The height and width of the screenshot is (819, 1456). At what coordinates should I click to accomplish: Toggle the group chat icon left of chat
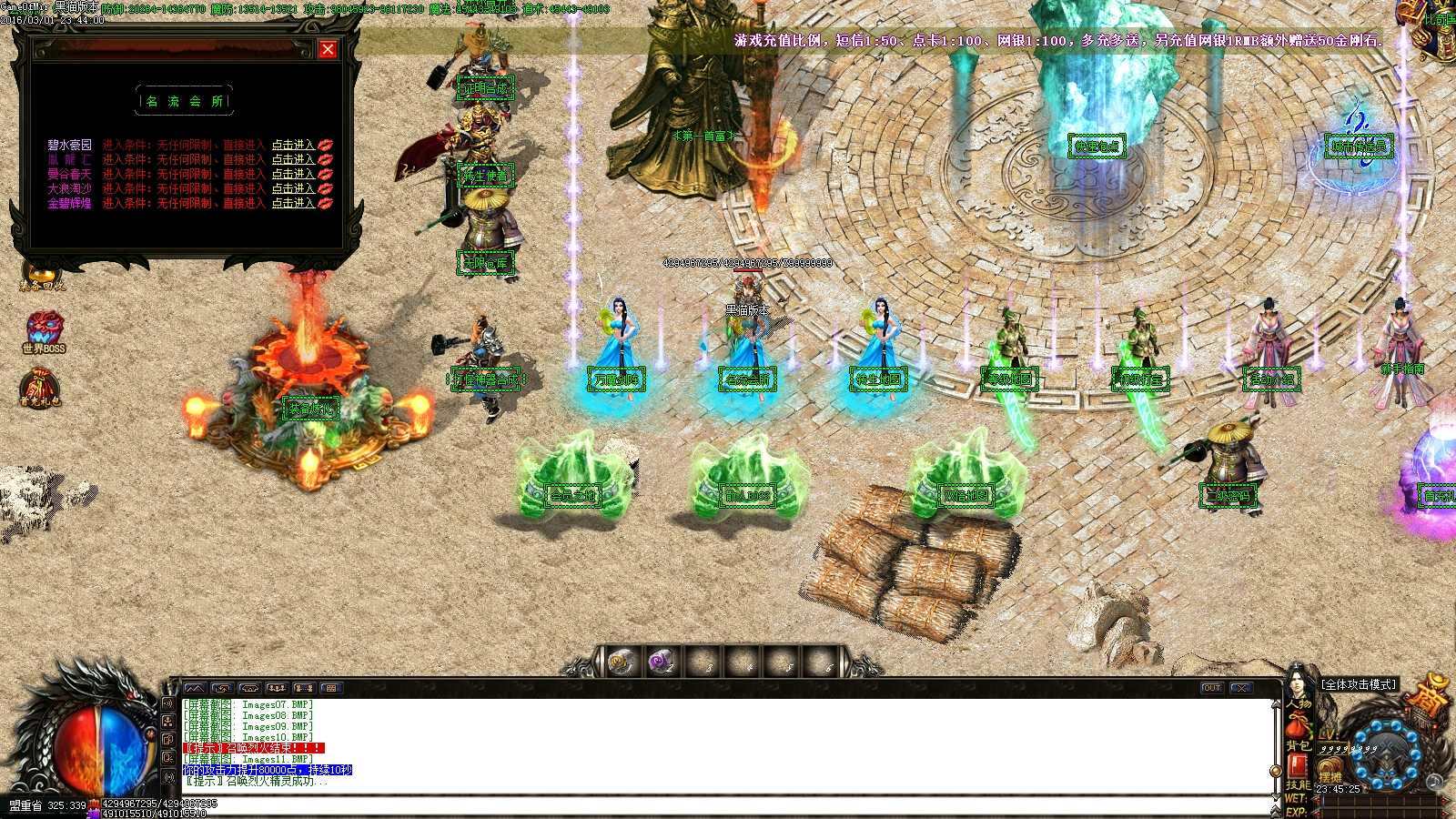pyautogui.click(x=168, y=722)
